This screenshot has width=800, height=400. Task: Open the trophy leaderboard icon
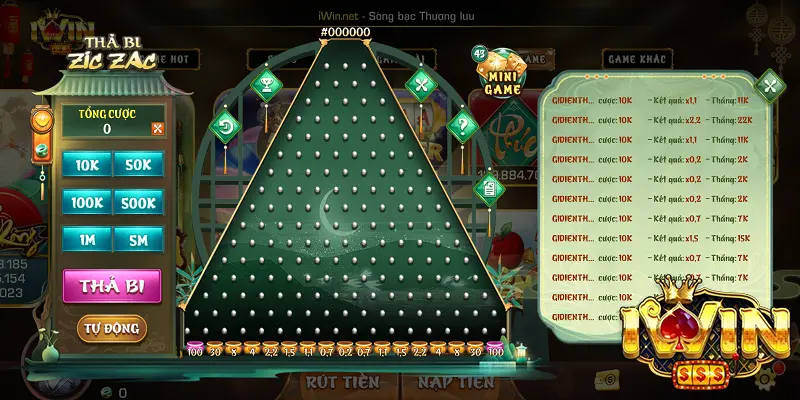coord(266,84)
